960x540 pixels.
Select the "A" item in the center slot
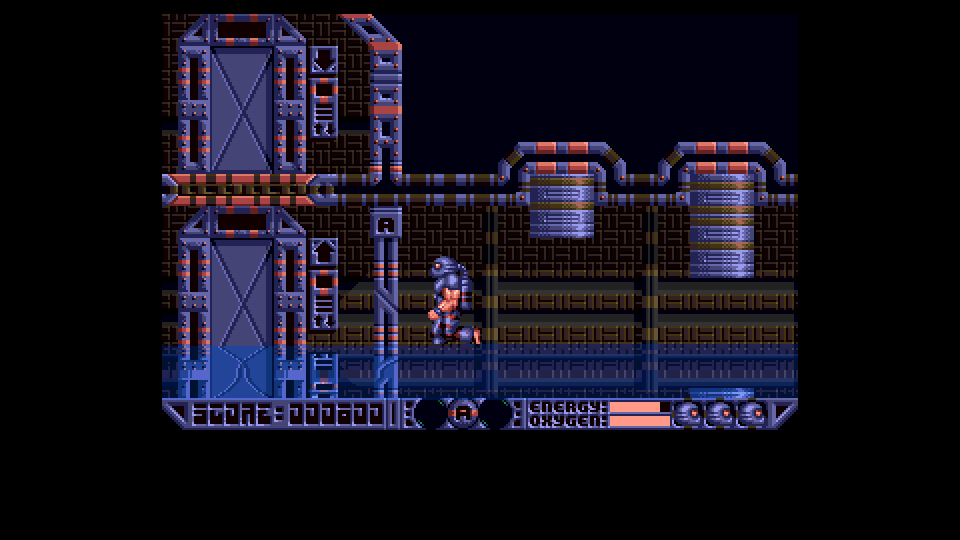463,413
